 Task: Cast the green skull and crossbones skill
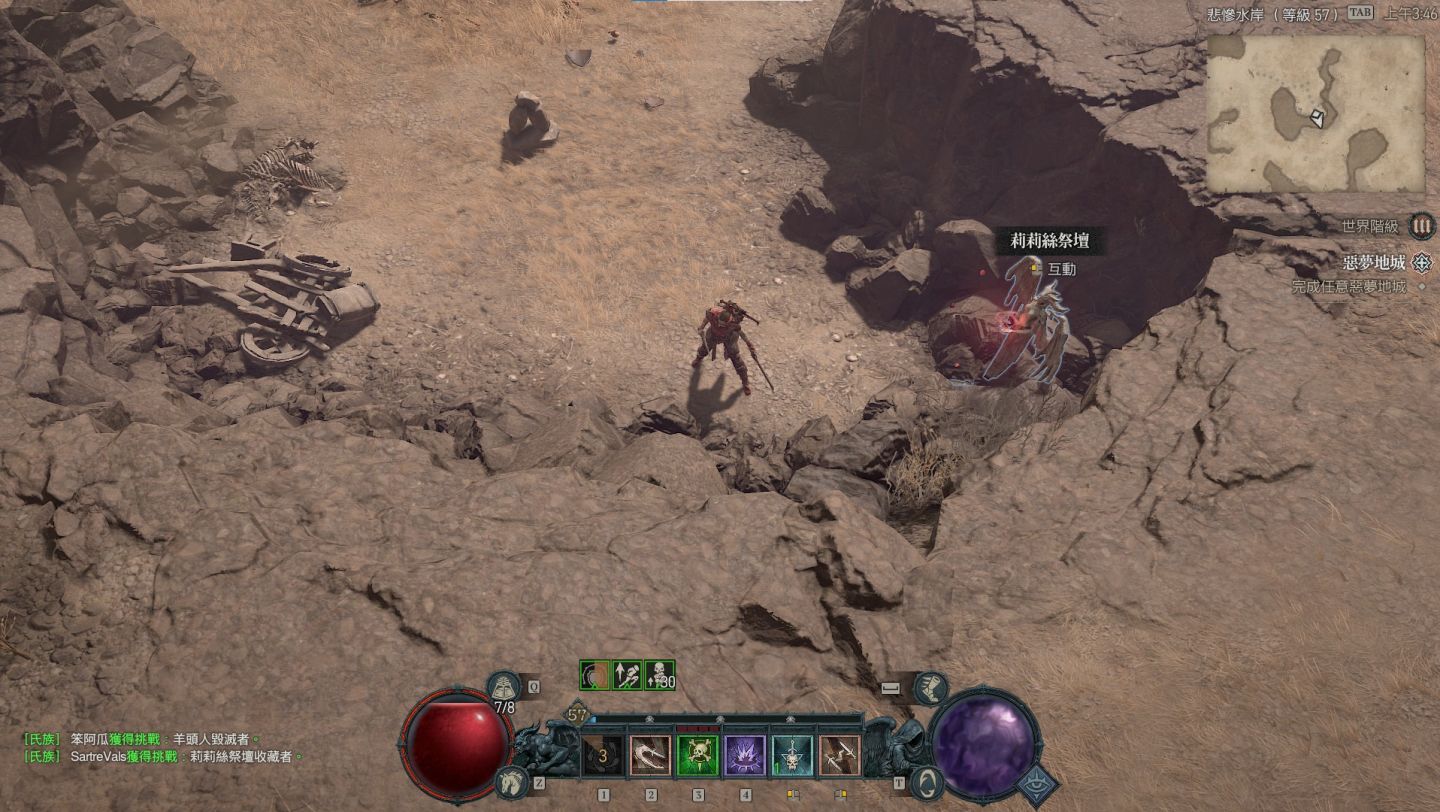pyautogui.click(x=698, y=756)
